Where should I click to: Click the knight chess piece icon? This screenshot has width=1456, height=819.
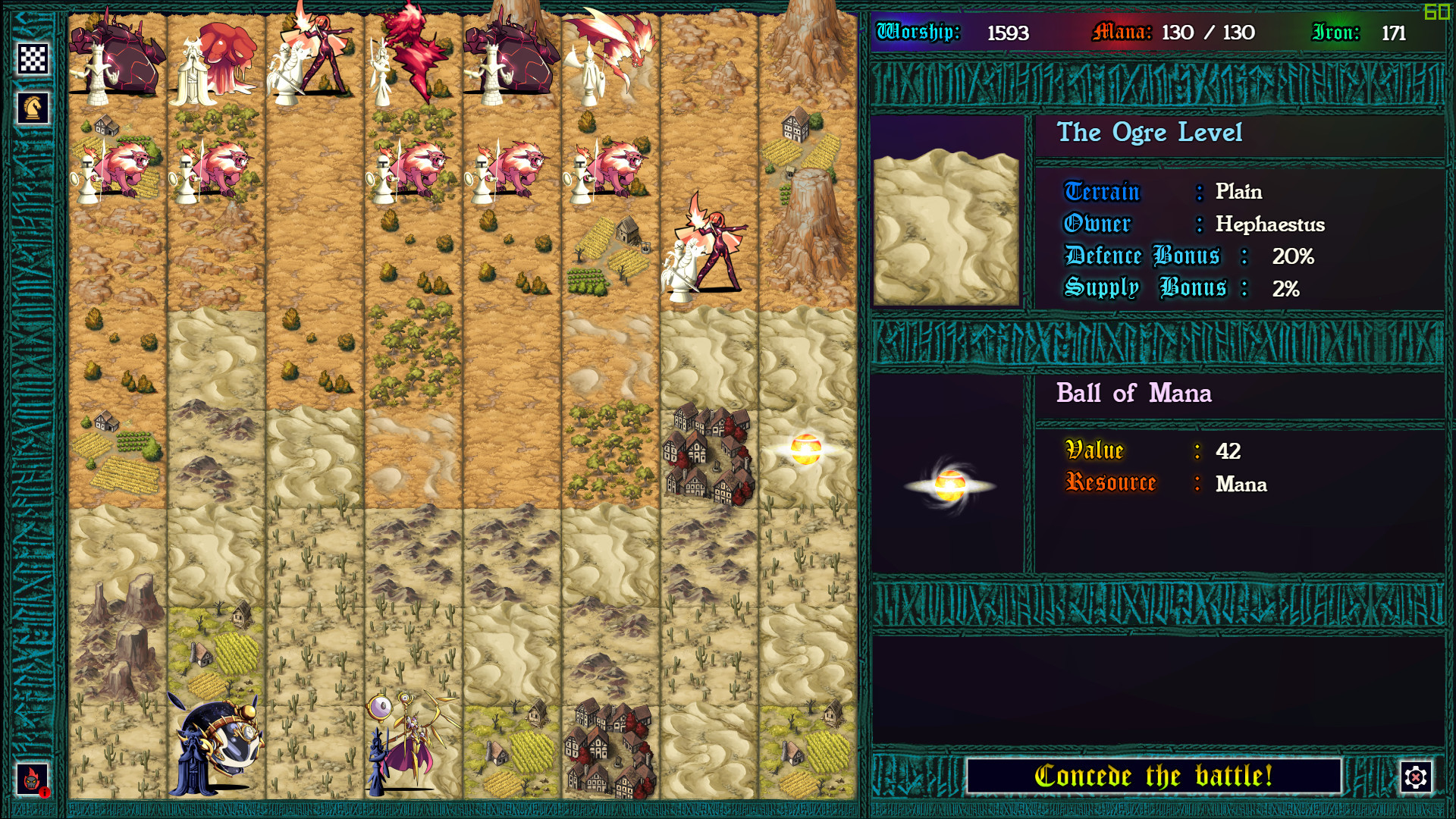pos(33,106)
